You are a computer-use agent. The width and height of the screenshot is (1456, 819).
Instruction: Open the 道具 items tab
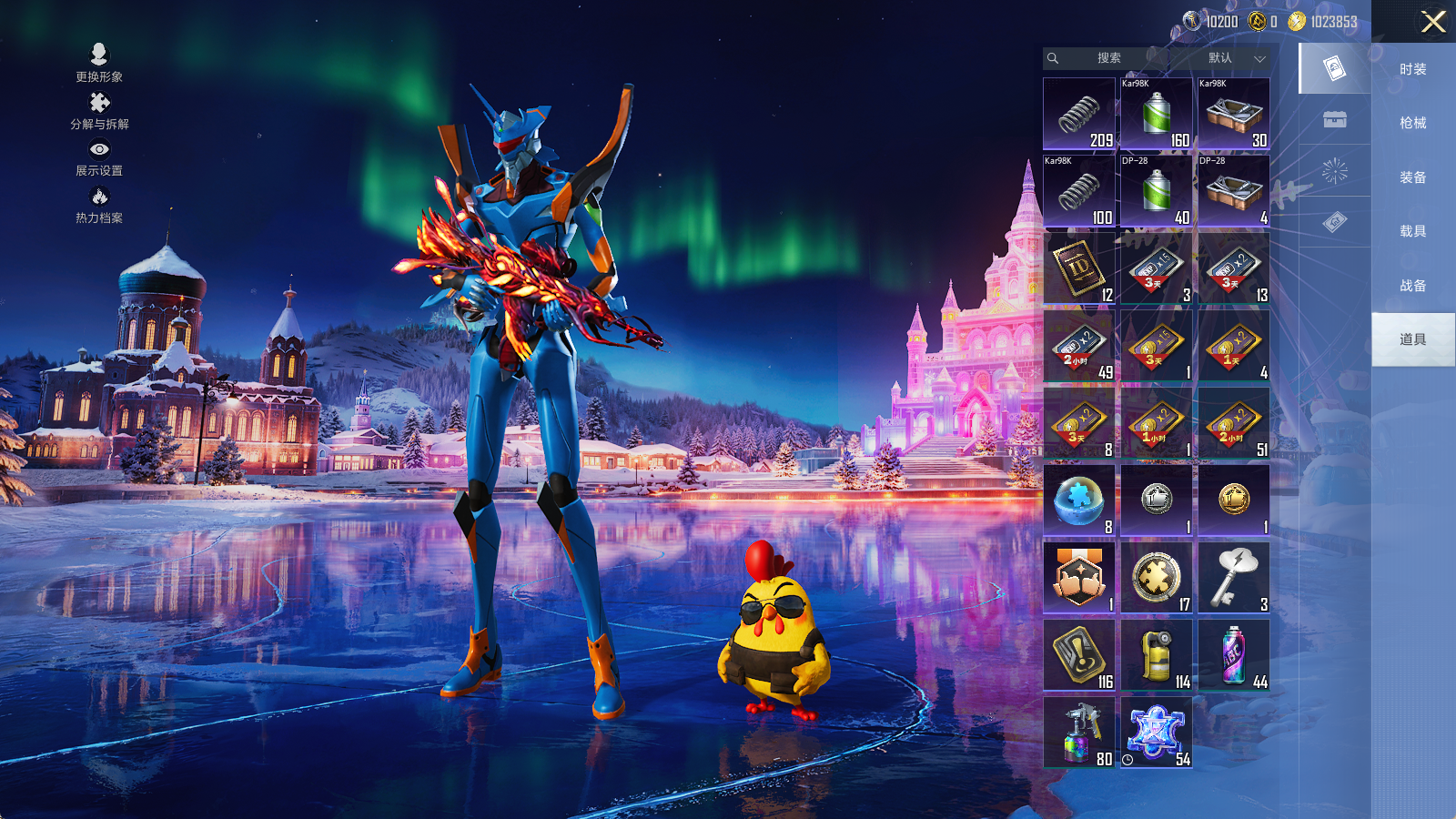[1412, 339]
